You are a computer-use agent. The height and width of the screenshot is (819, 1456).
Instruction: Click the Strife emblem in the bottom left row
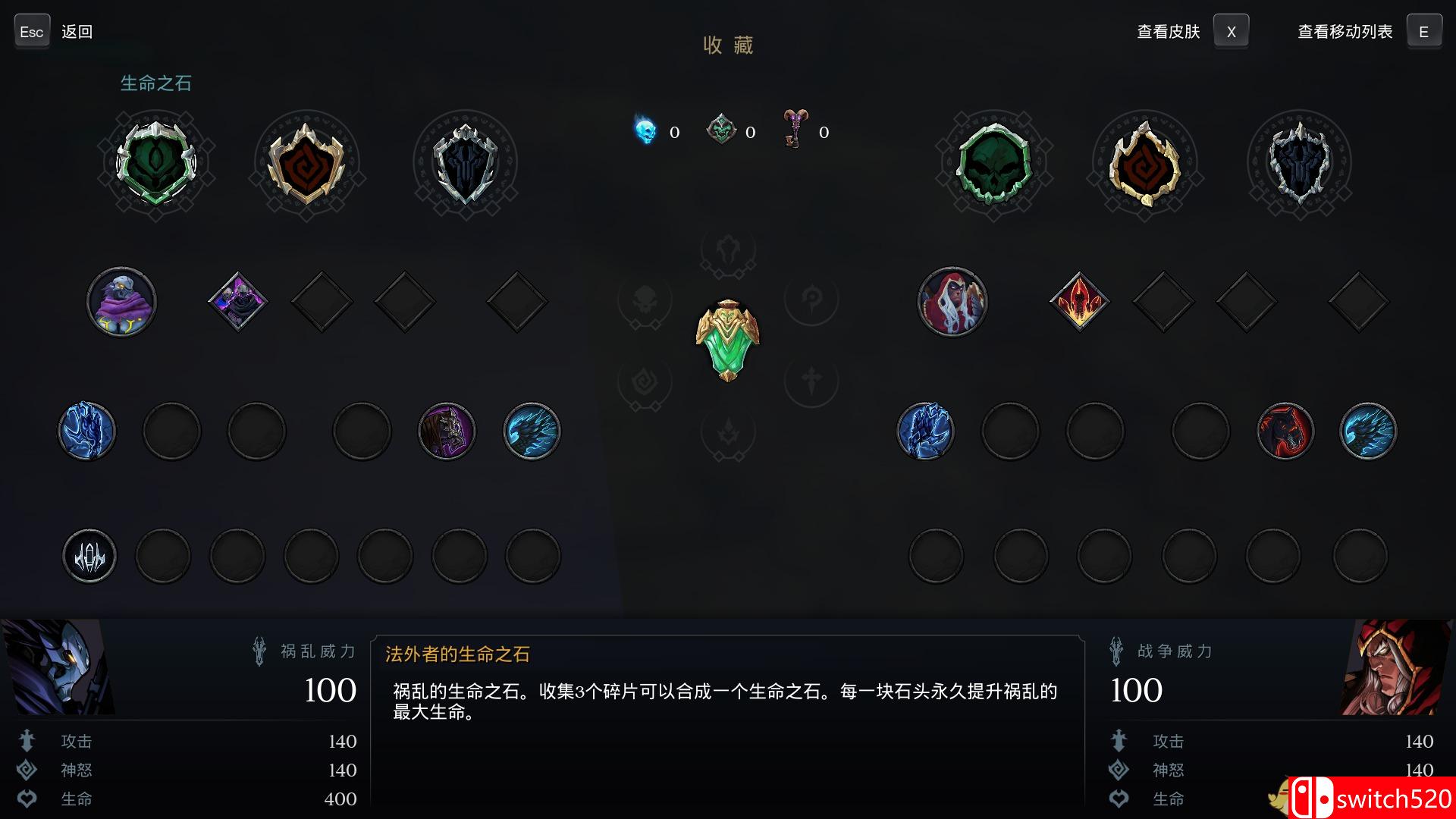coord(89,555)
